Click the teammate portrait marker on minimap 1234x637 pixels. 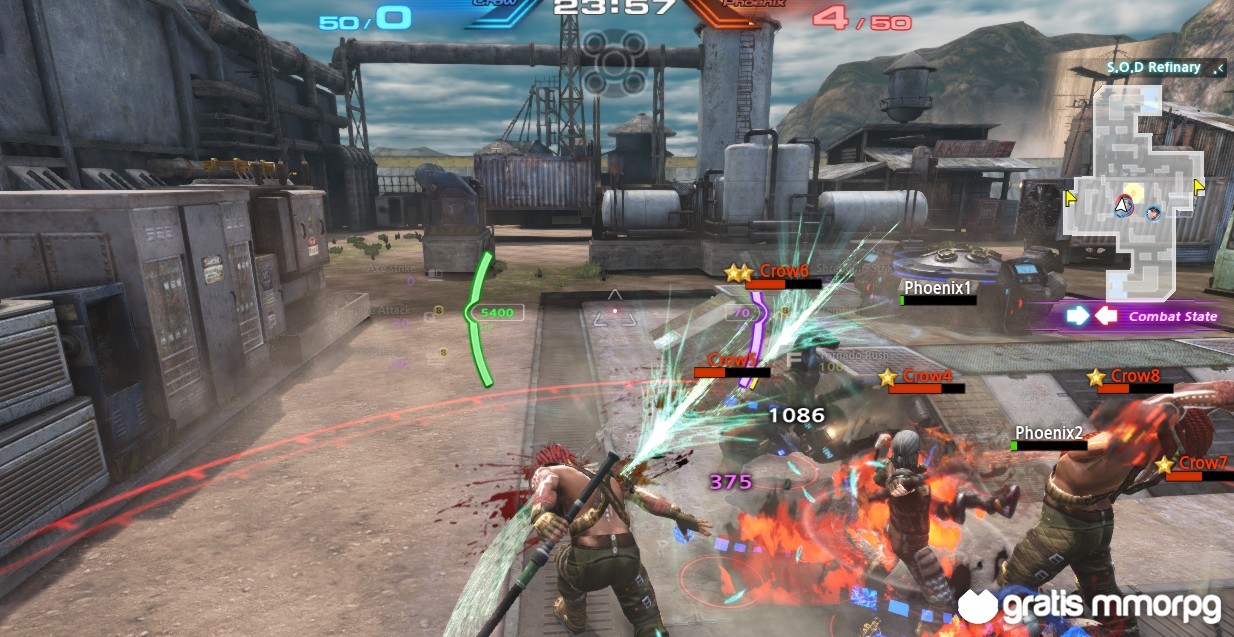point(1155,212)
